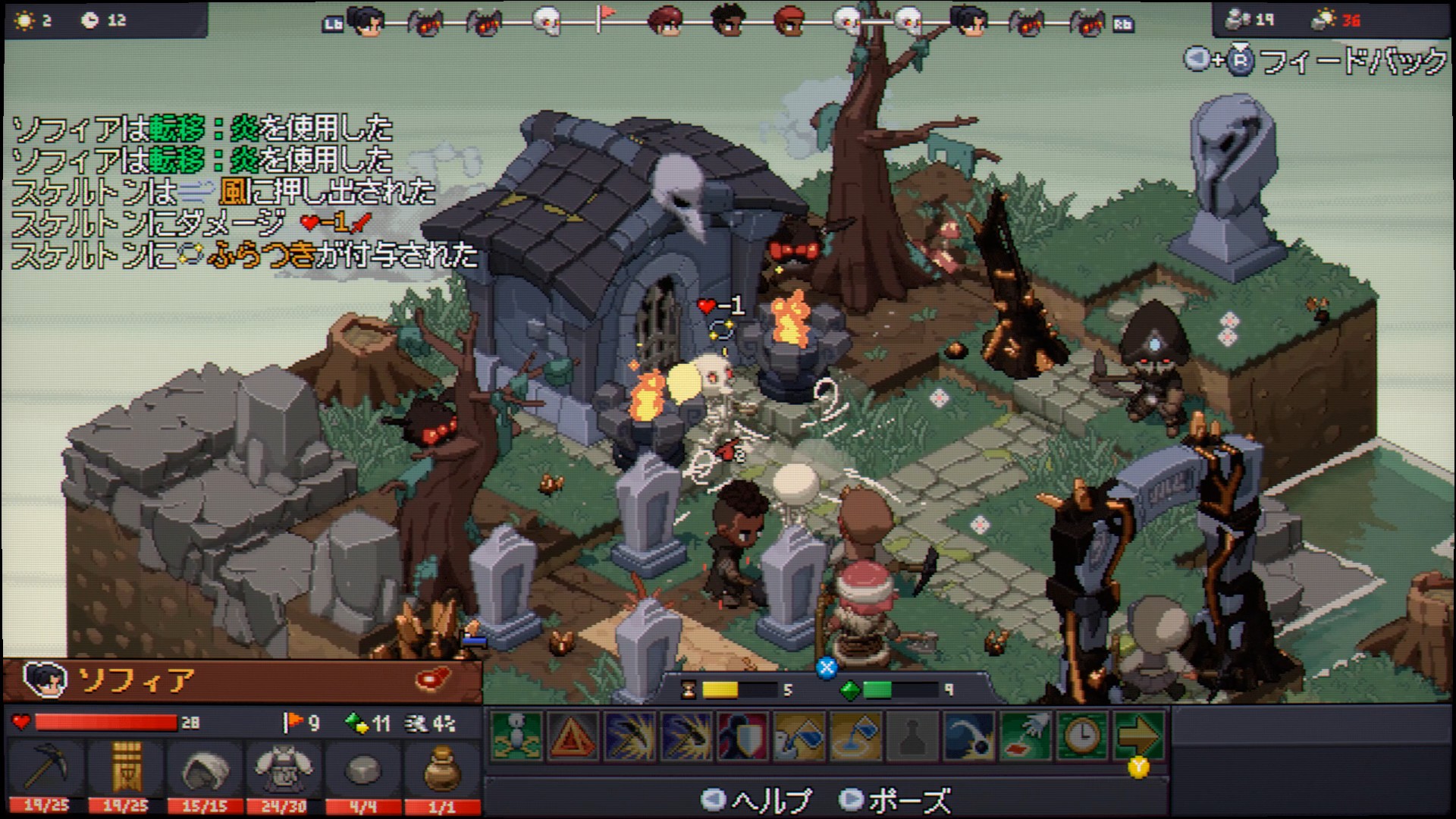
Task: Select the pickaxe weapon slot
Action: pos(47,767)
